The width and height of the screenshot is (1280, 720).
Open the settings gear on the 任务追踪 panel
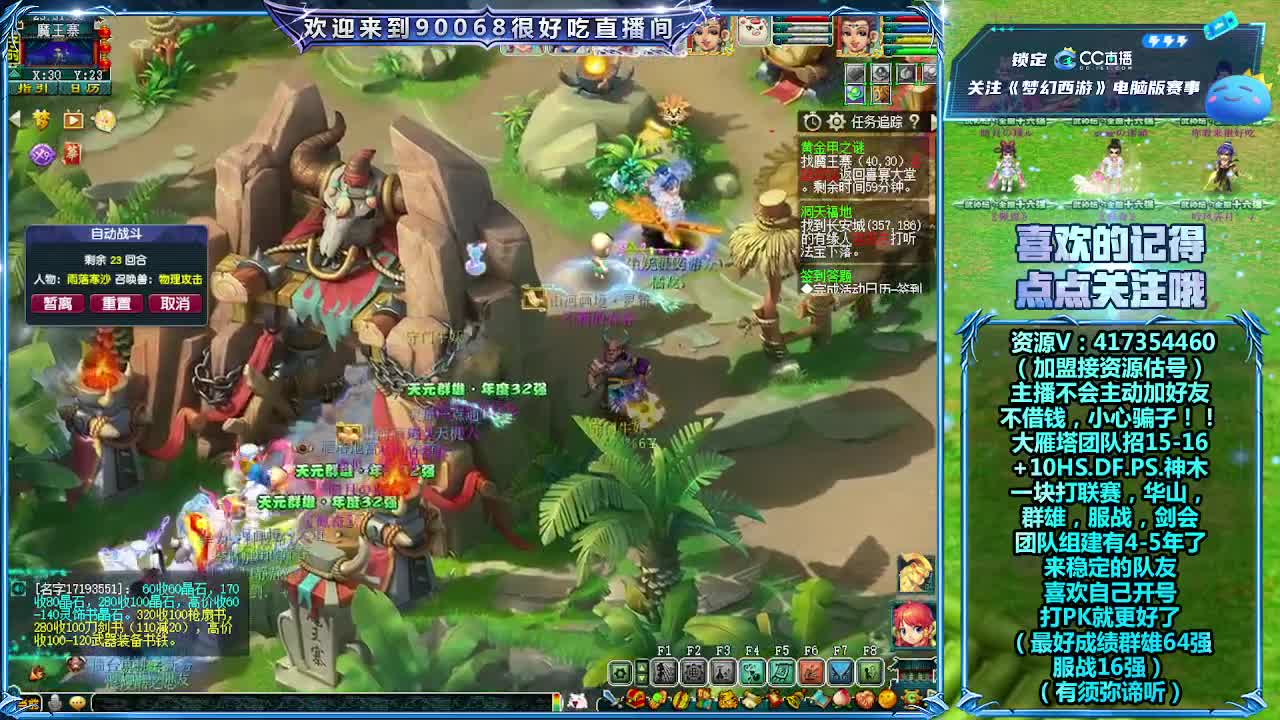pos(837,122)
